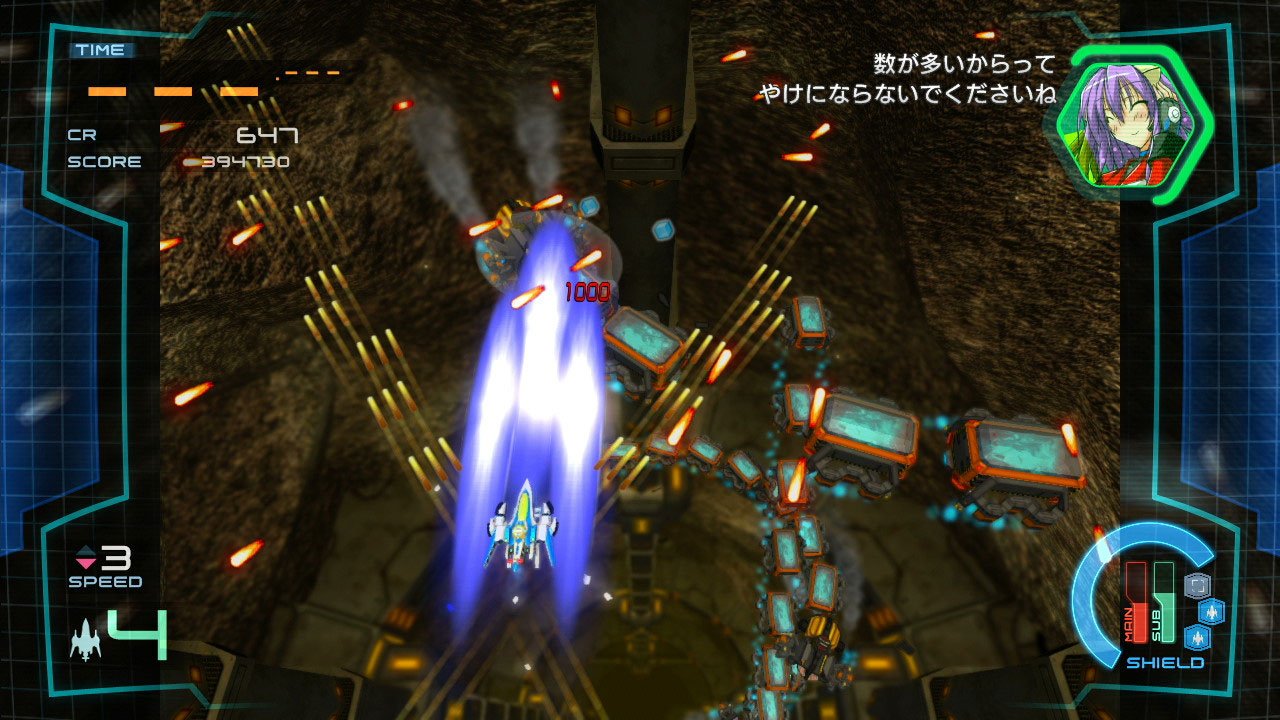Click the white ship lives icon

pyautogui.click(x=85, y=638)
